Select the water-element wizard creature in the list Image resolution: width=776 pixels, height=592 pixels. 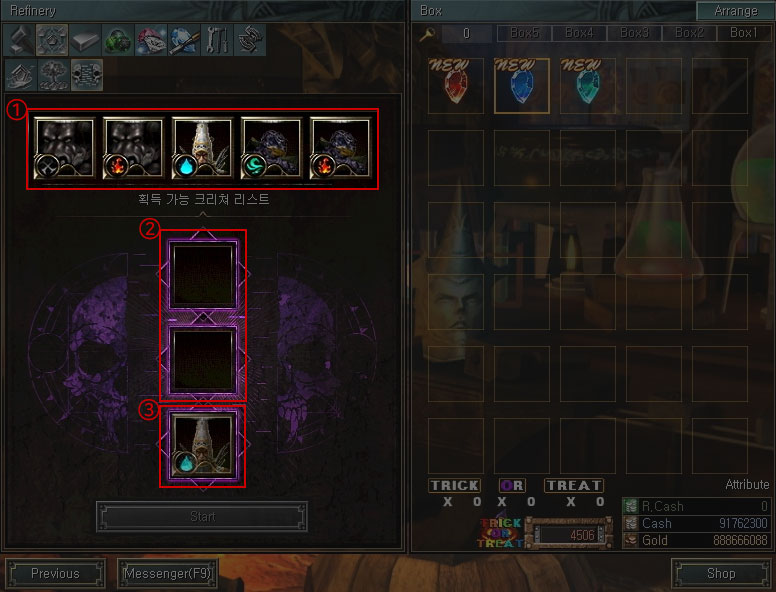click(202, 148)
